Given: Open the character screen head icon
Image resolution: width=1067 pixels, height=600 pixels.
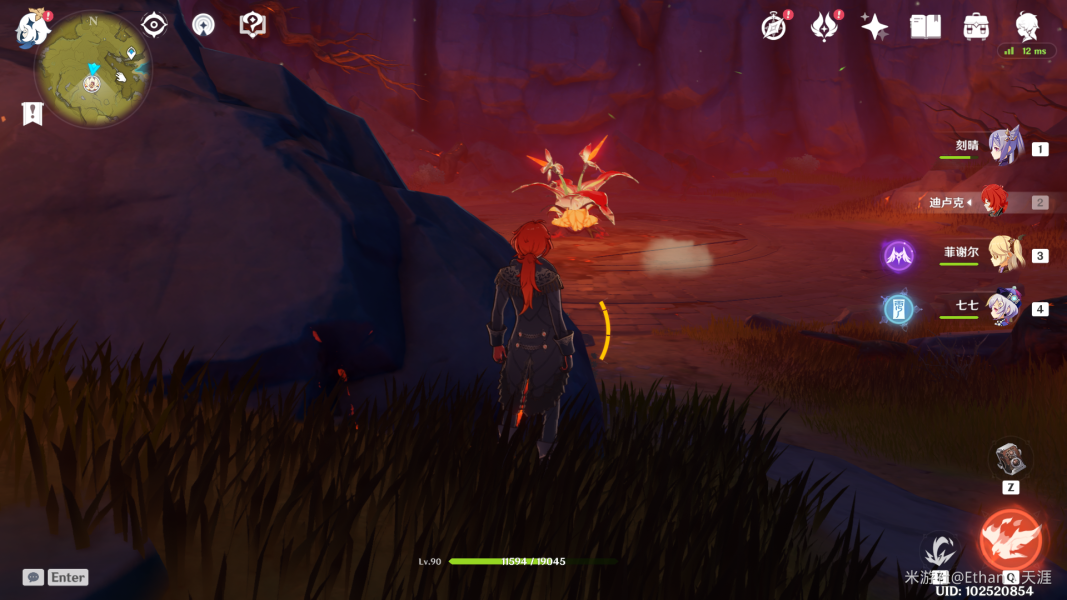Looking at the screenshot, I should click(1027, 26).
